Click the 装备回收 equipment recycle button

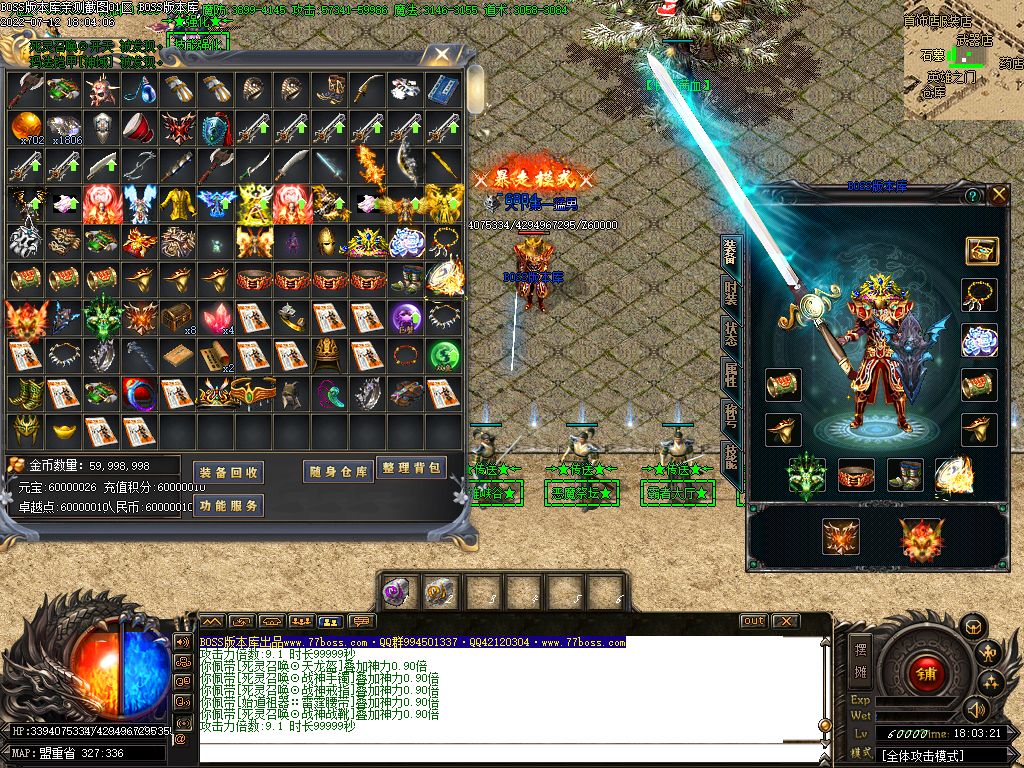pos(228,472)
